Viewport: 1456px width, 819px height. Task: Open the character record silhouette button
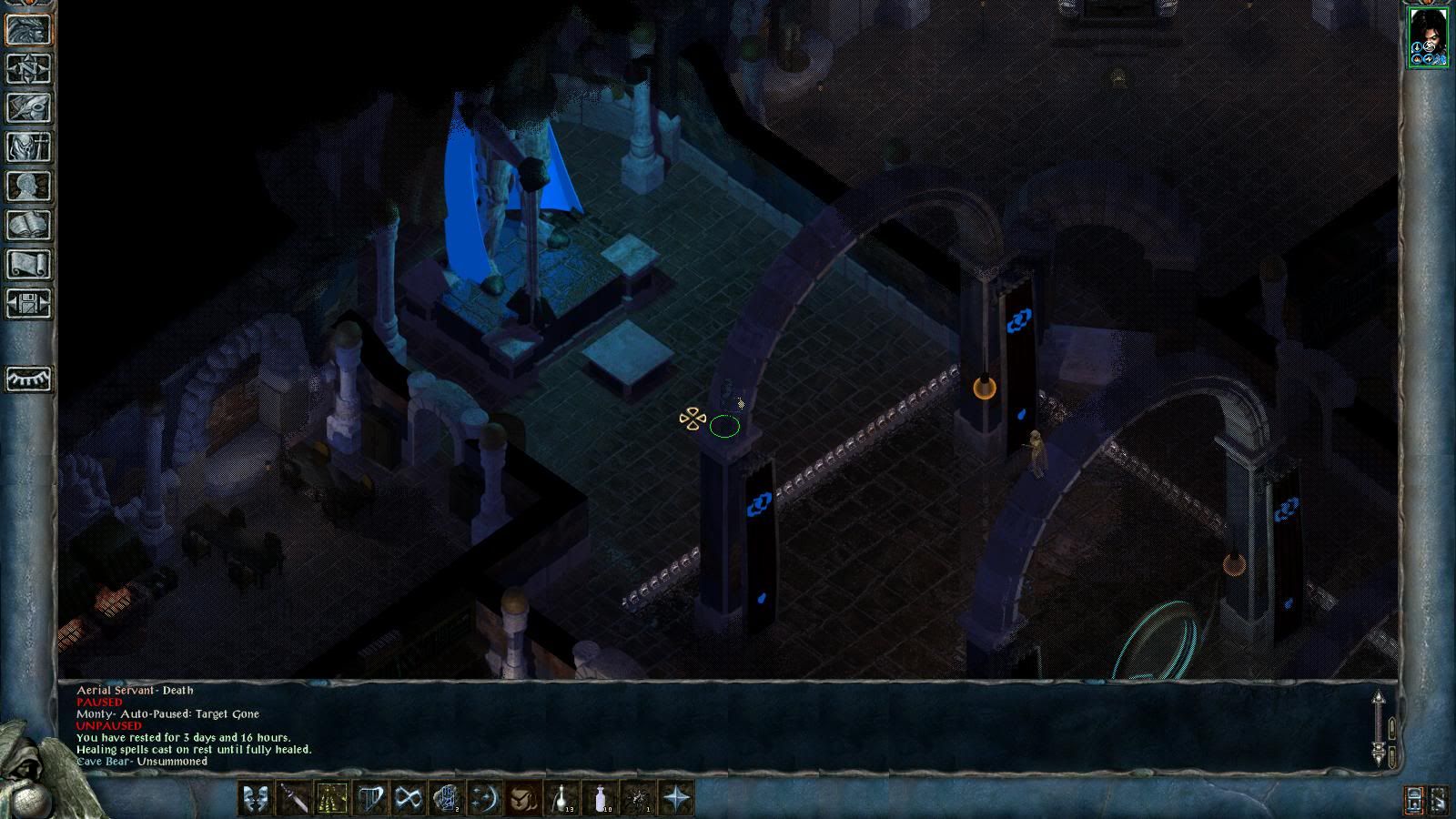(28, 186)
